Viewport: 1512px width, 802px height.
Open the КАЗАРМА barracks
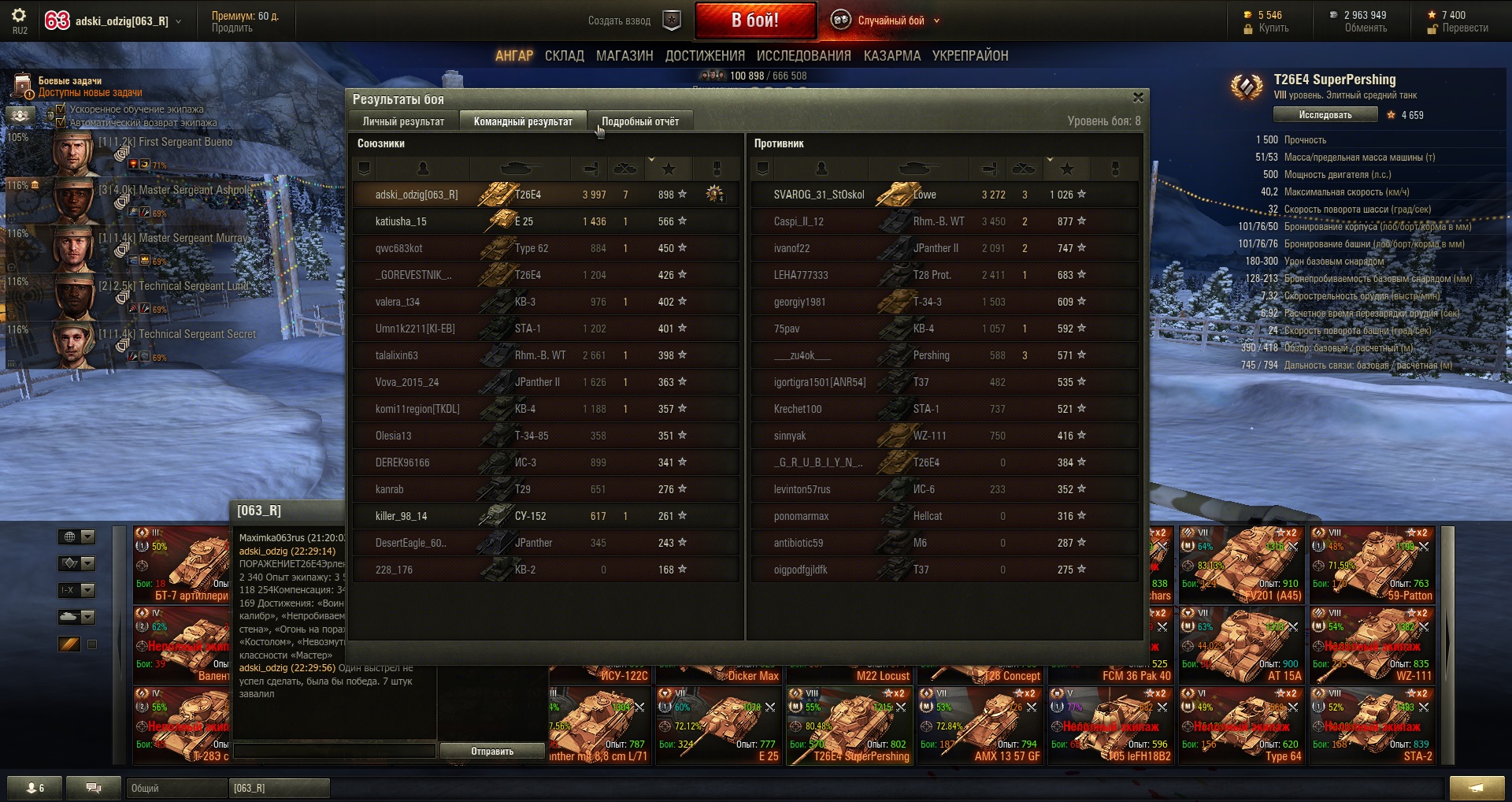tap(891, 56)
